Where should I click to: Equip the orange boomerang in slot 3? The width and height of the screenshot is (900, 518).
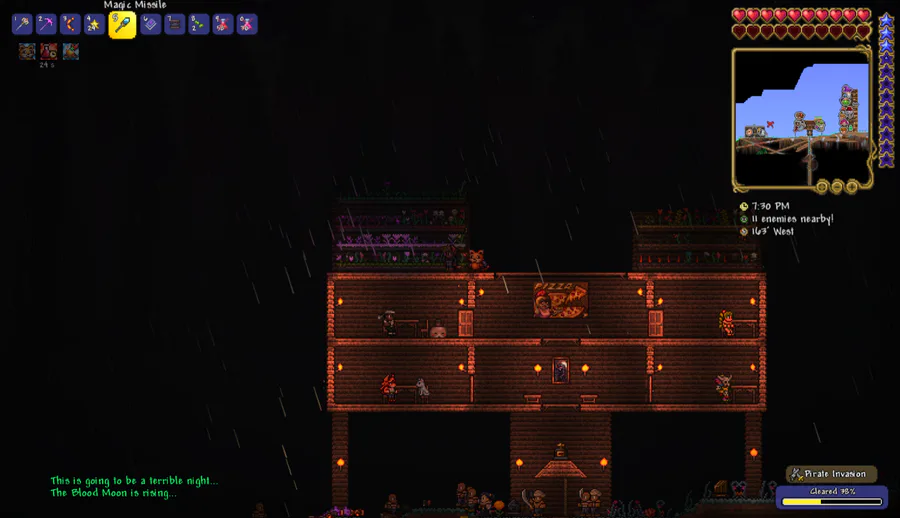(70, 24)
